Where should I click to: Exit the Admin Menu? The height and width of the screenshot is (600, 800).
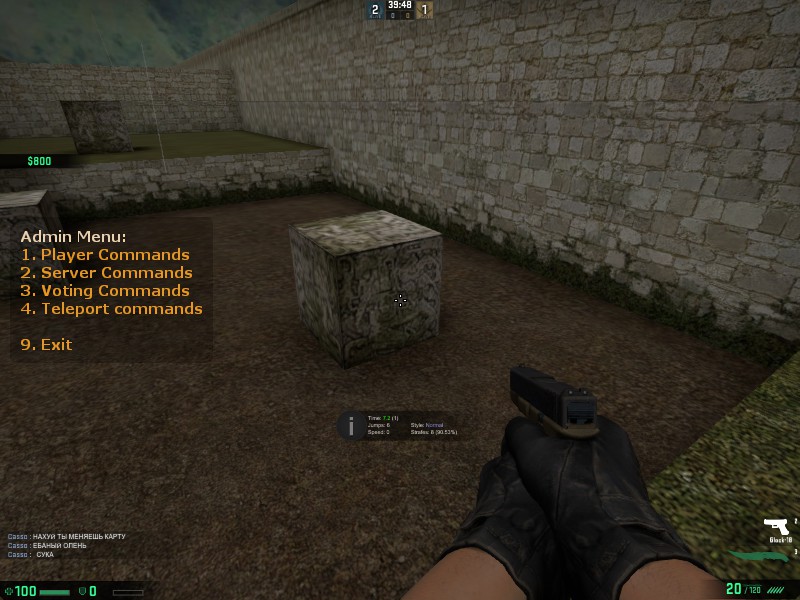47,345
